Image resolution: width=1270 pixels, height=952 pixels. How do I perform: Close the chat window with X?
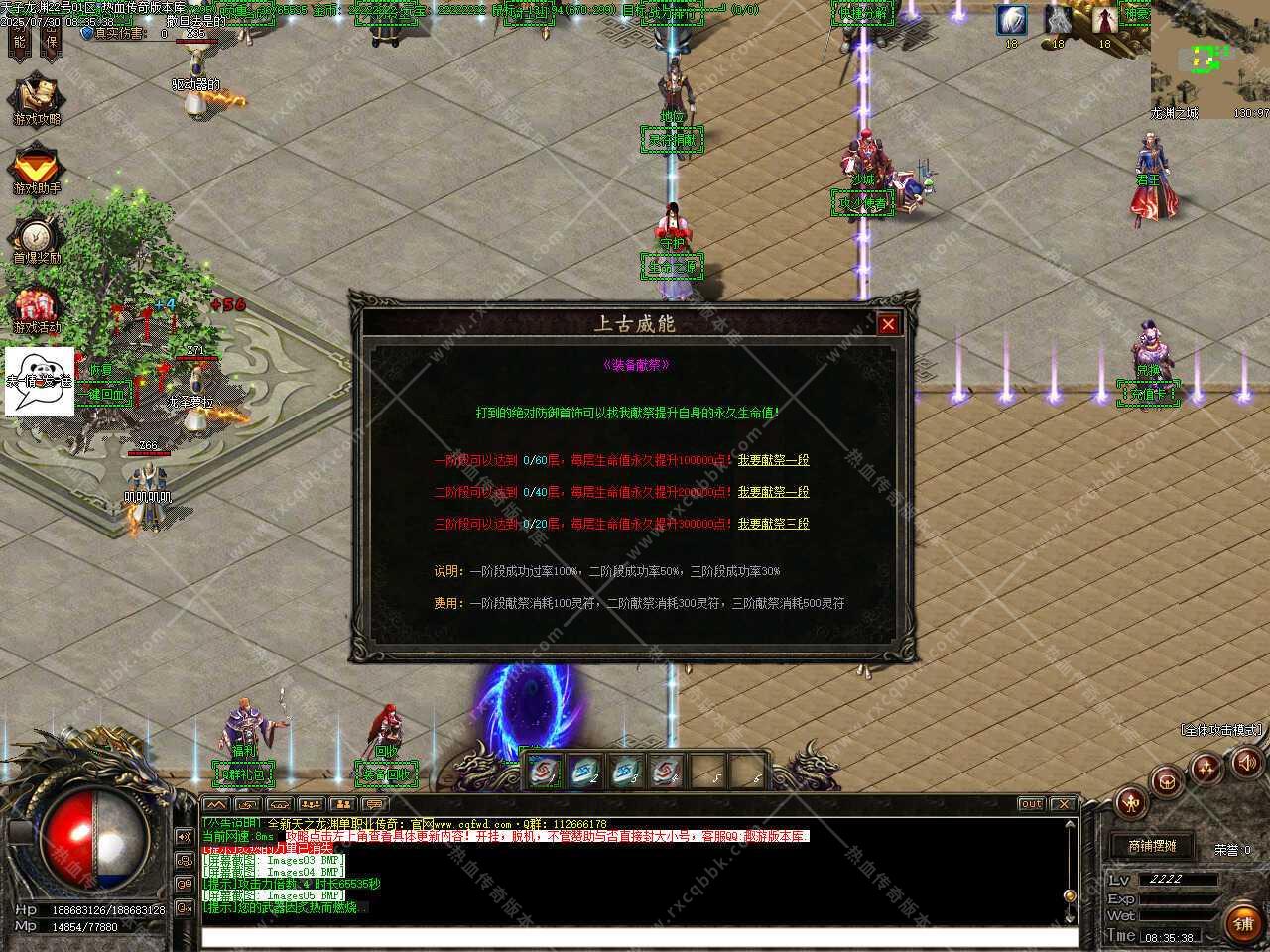point(1063,804)
